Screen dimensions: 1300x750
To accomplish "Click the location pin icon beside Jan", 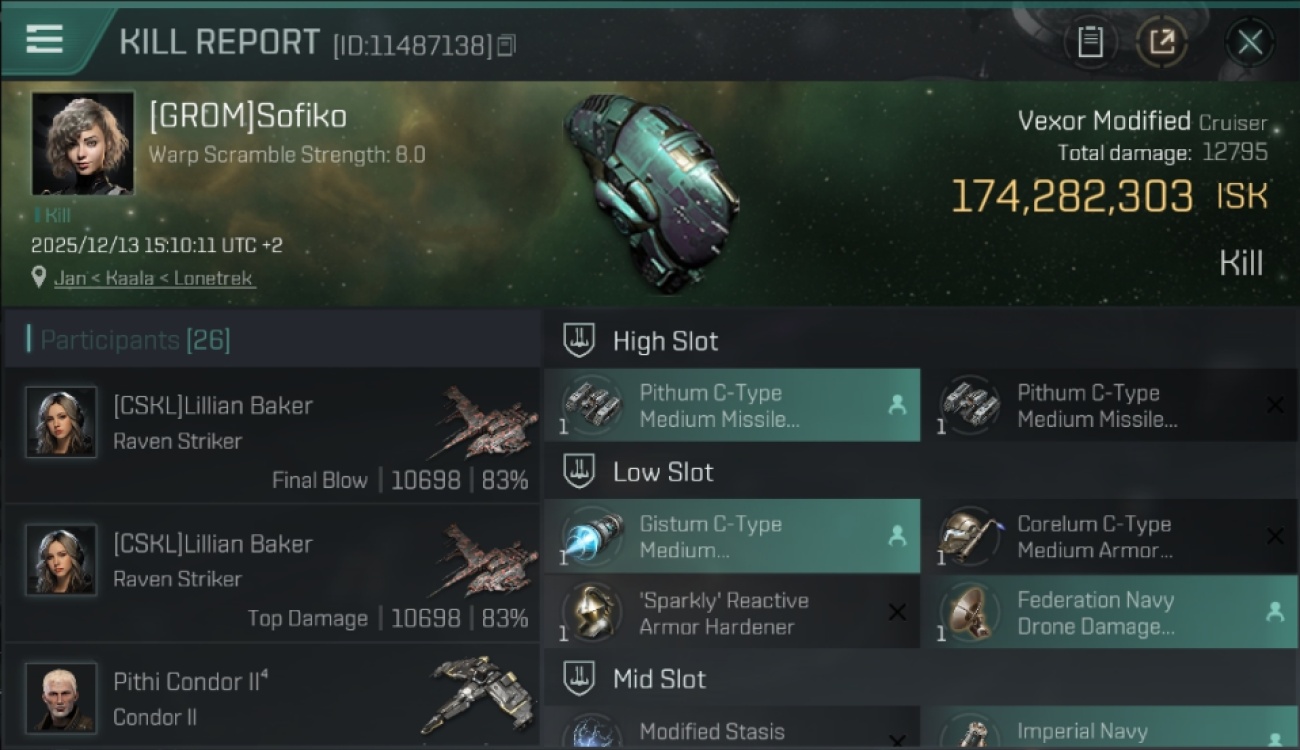I will click(38, 278).
